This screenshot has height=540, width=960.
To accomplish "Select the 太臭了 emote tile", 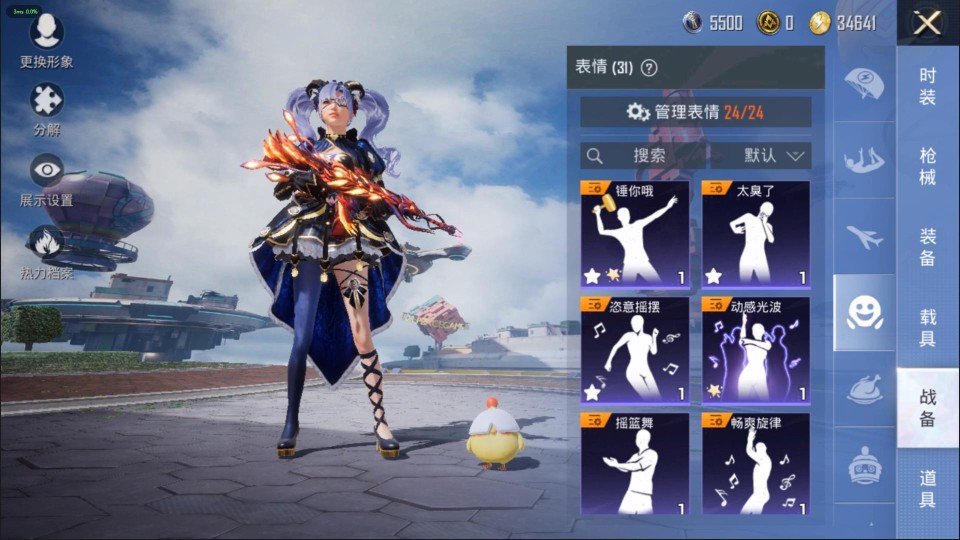I will pos(756,234).
